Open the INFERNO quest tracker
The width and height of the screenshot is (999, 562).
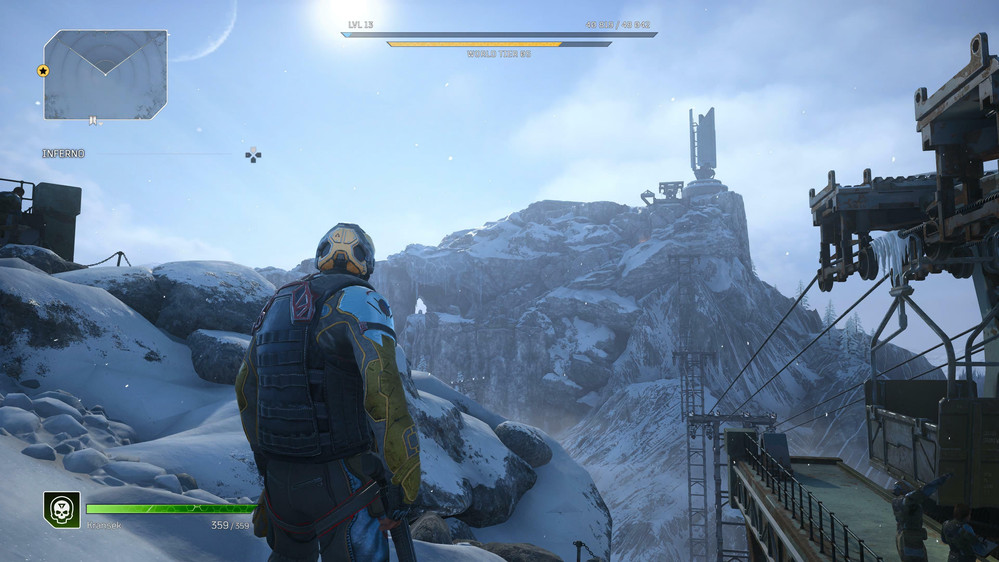64,154
